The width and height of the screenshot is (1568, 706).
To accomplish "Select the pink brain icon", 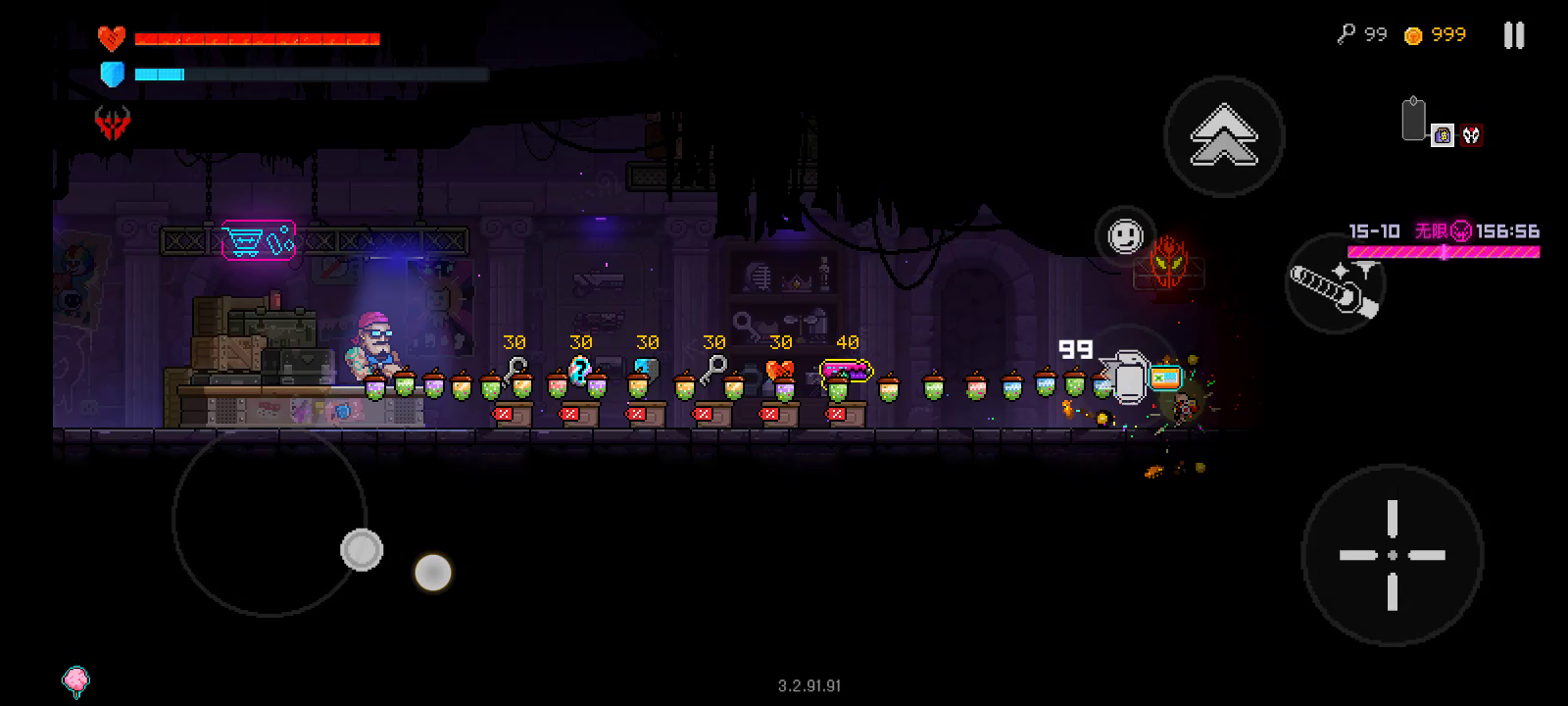I will tap(75, 681).
